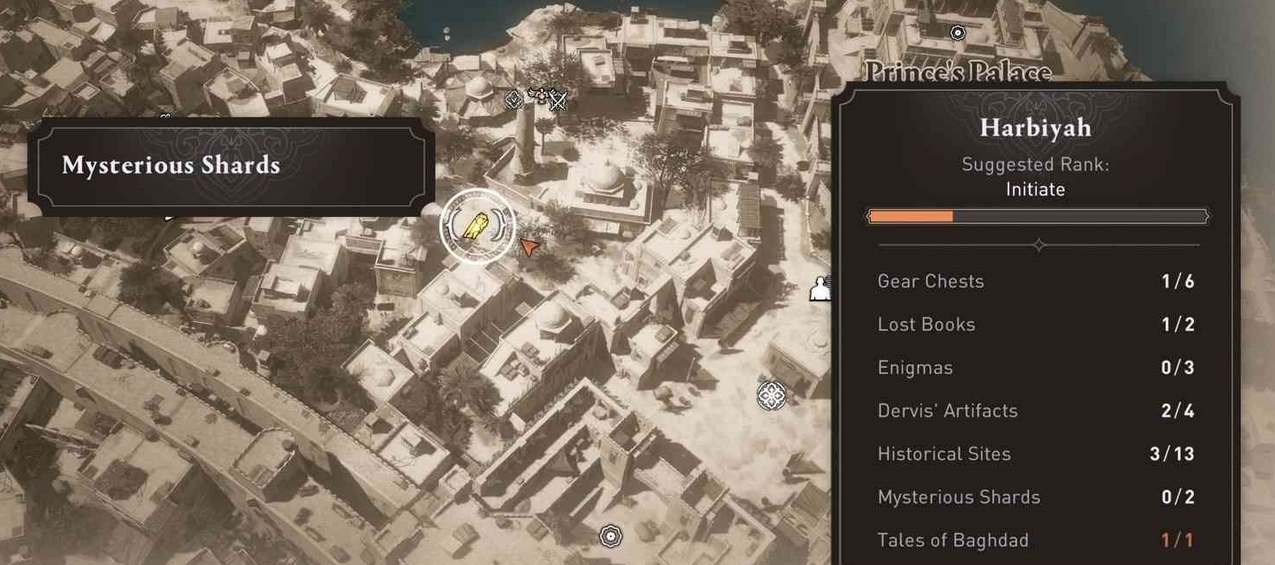Screen dimensions: 1275x565
Task: Click the orange player arrow marker
Action: coord(528,246)
